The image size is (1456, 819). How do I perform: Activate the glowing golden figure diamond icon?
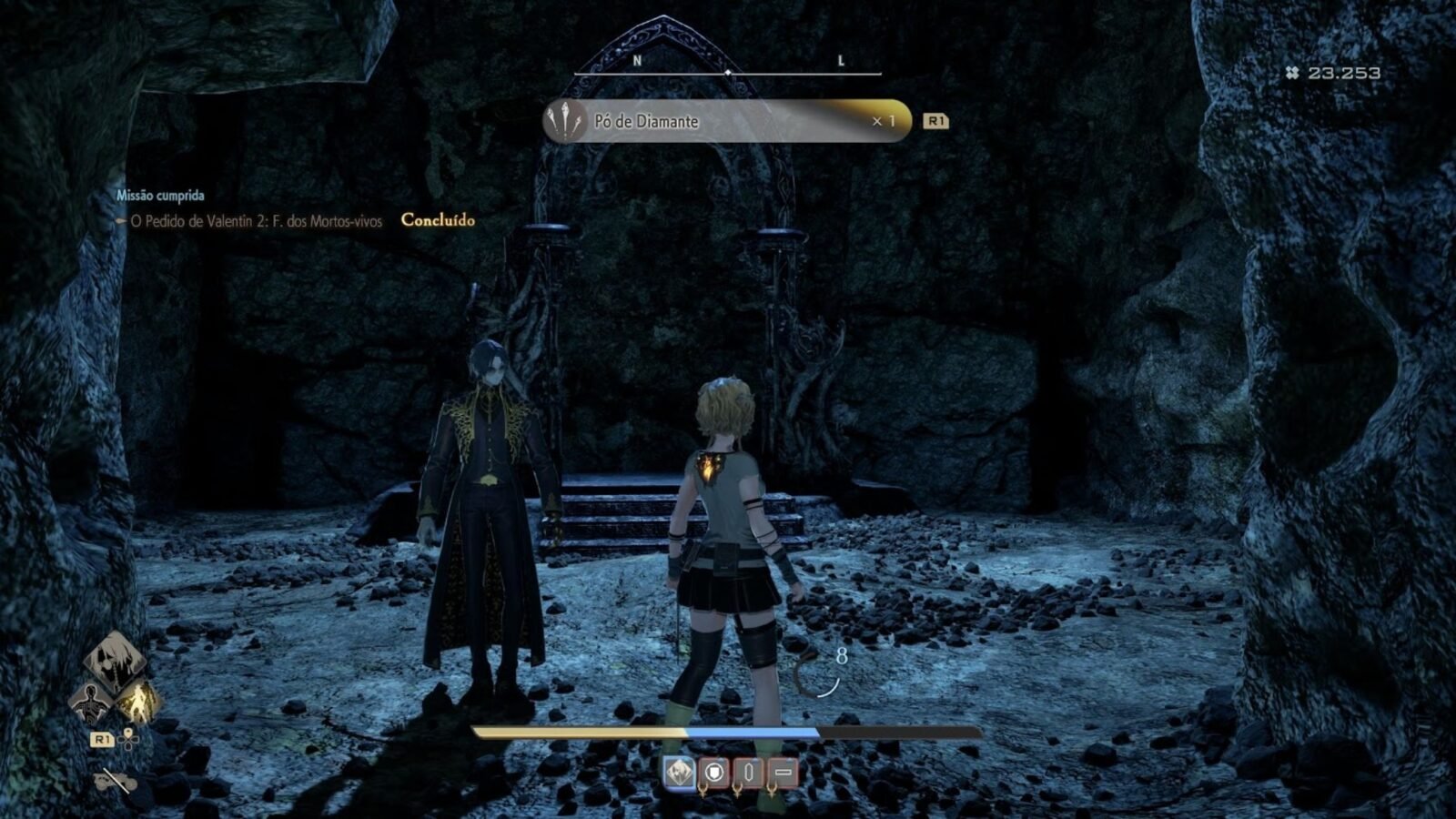coord(138,702)
